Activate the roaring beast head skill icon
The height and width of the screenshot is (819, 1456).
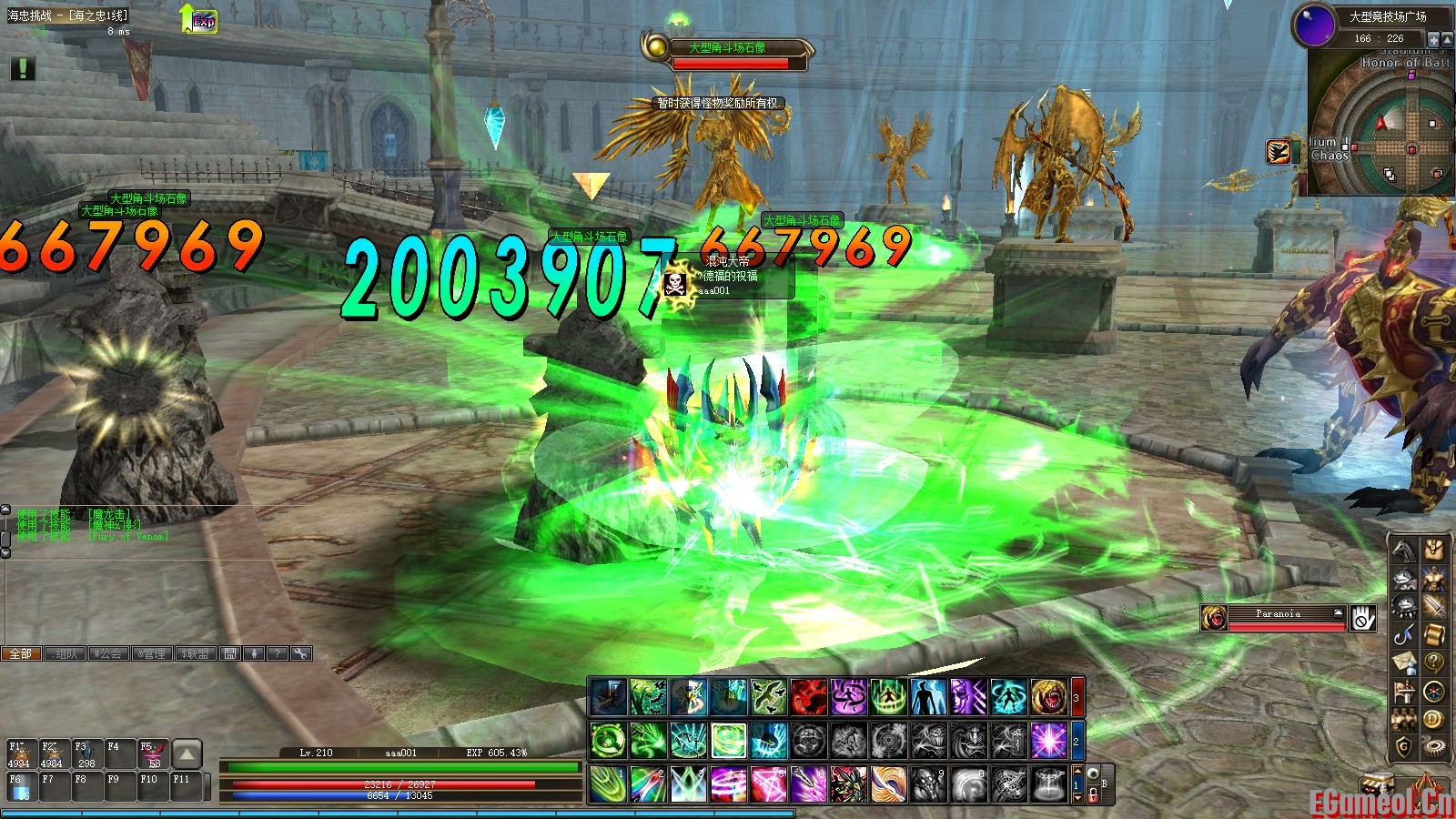1048,698
